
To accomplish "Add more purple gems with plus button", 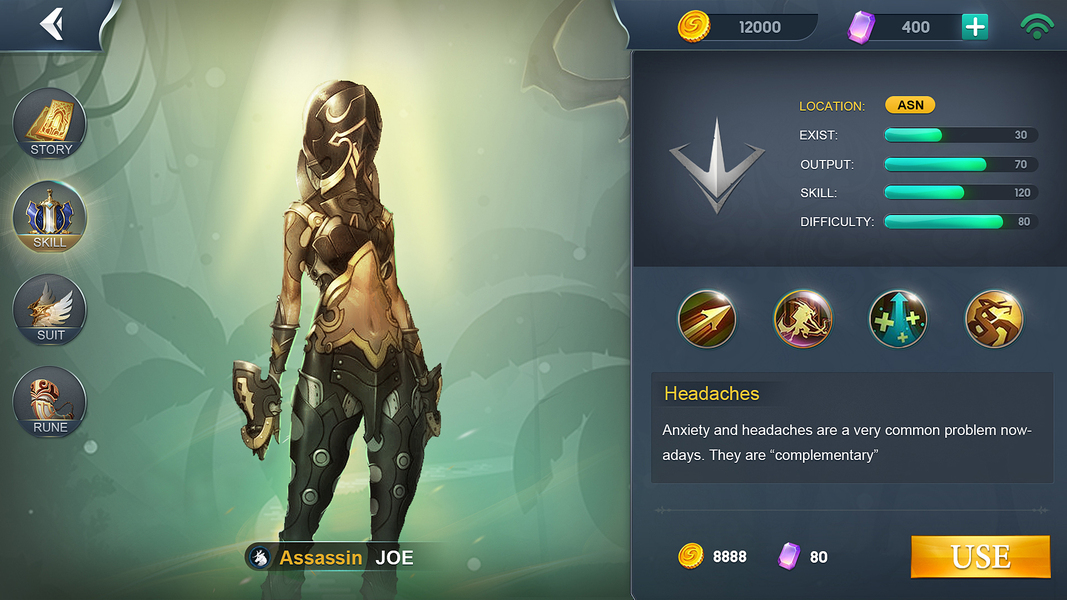I will [974, 27].
